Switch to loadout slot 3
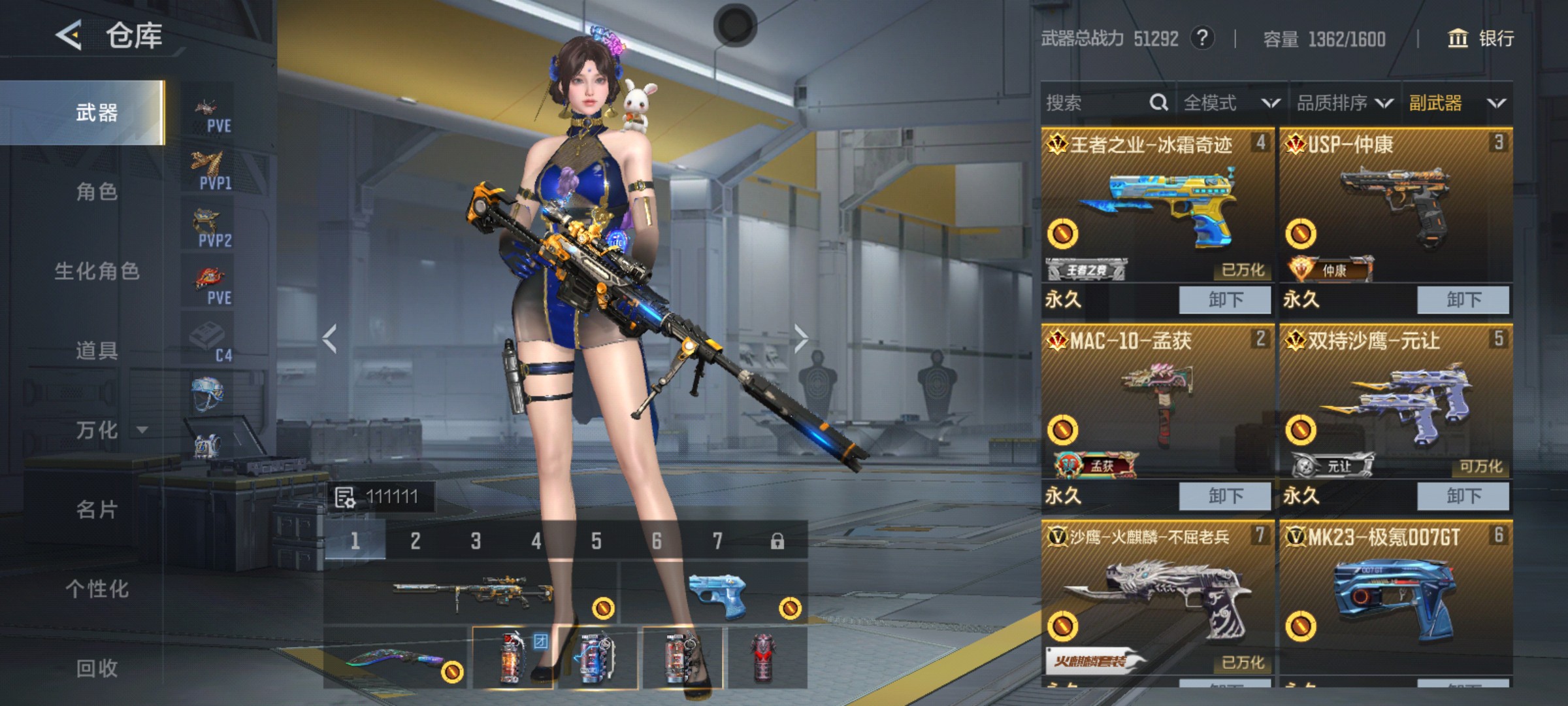The height and width of the screenshot is (706, 1568). [x=476, y=541]
